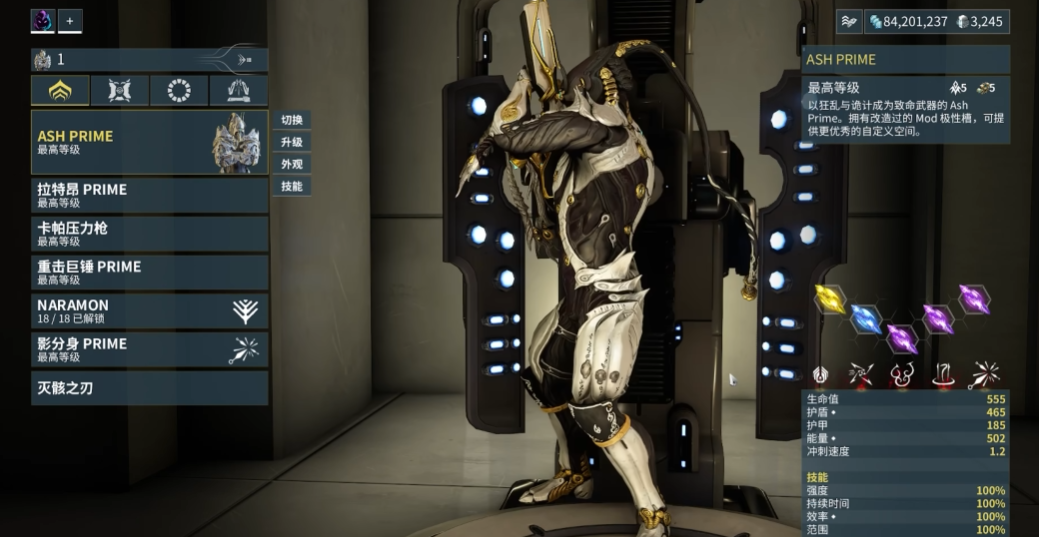Select the 影分身 PRIME entry
Screen dimensions: 1039x537
[x=149, y=349]
